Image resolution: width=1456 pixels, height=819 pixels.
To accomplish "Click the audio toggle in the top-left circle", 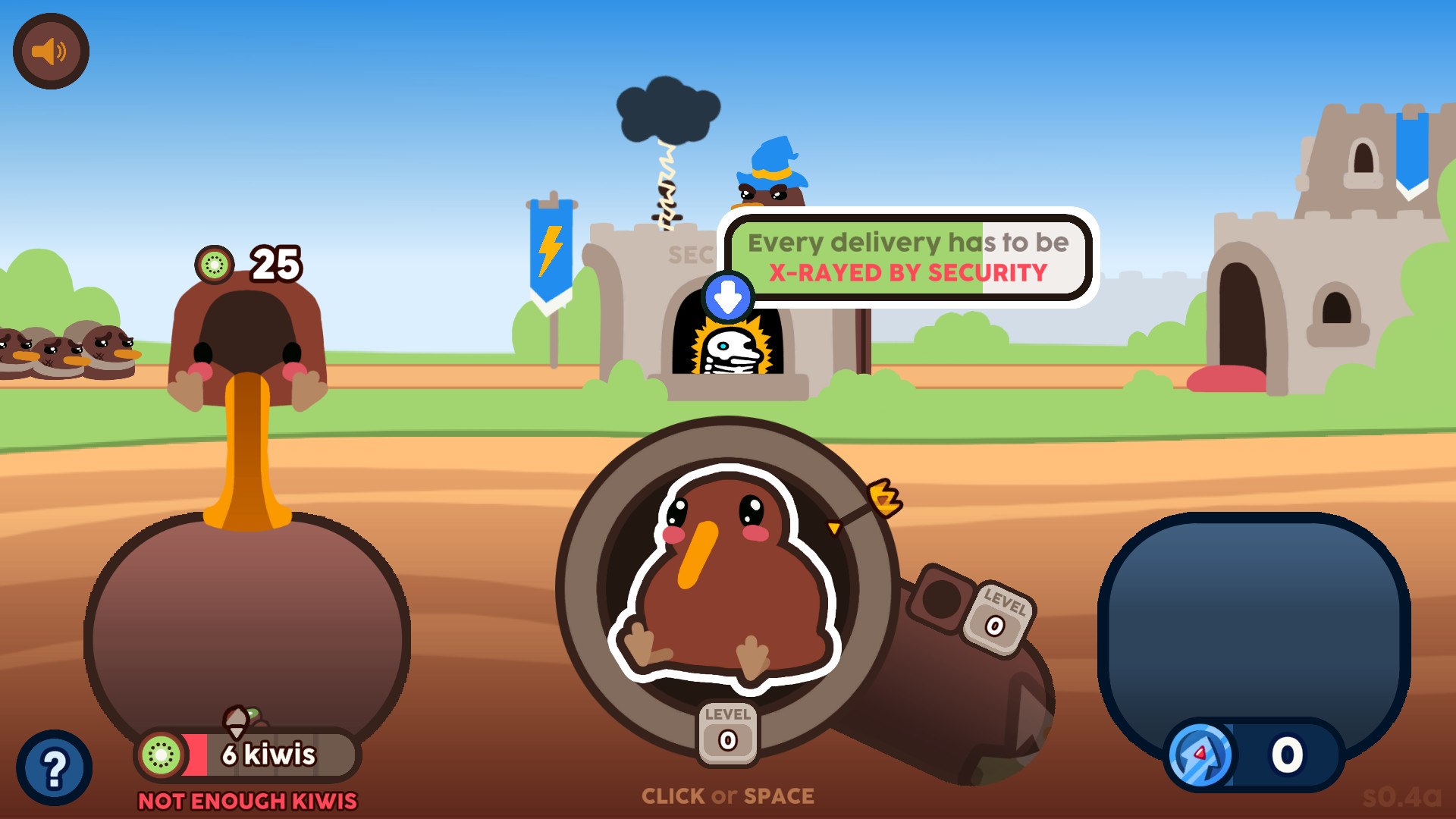I will tap(50, 50).
